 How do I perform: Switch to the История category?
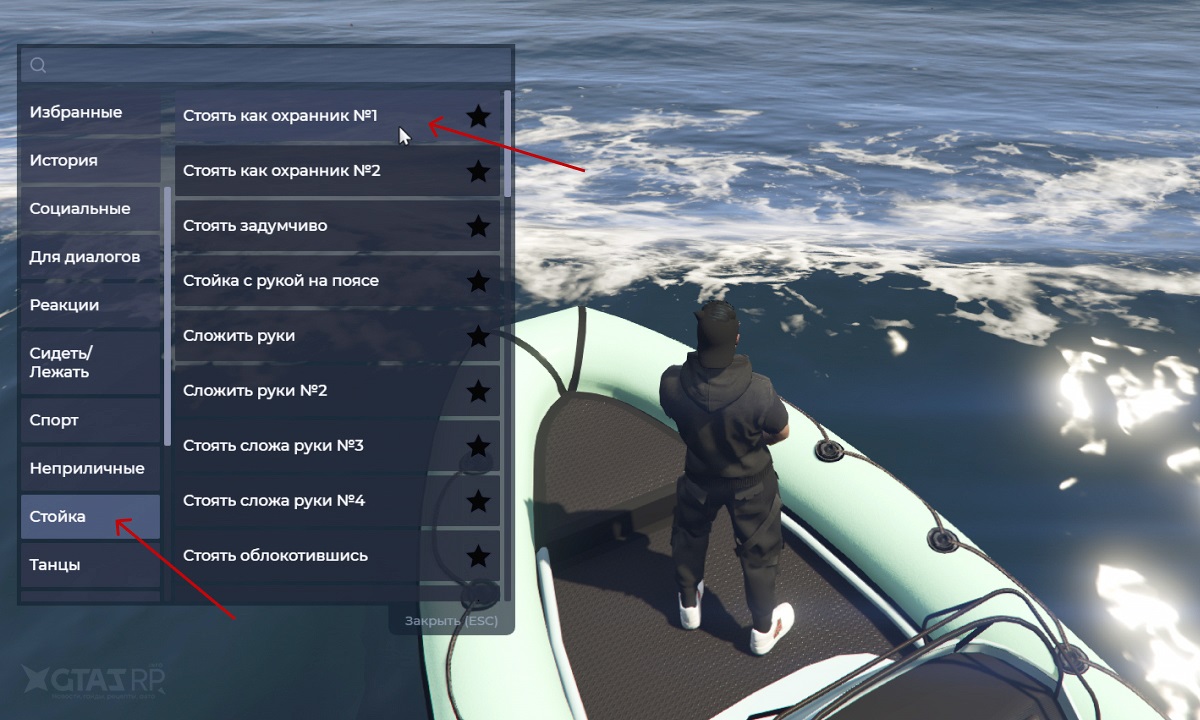(90, 160)
